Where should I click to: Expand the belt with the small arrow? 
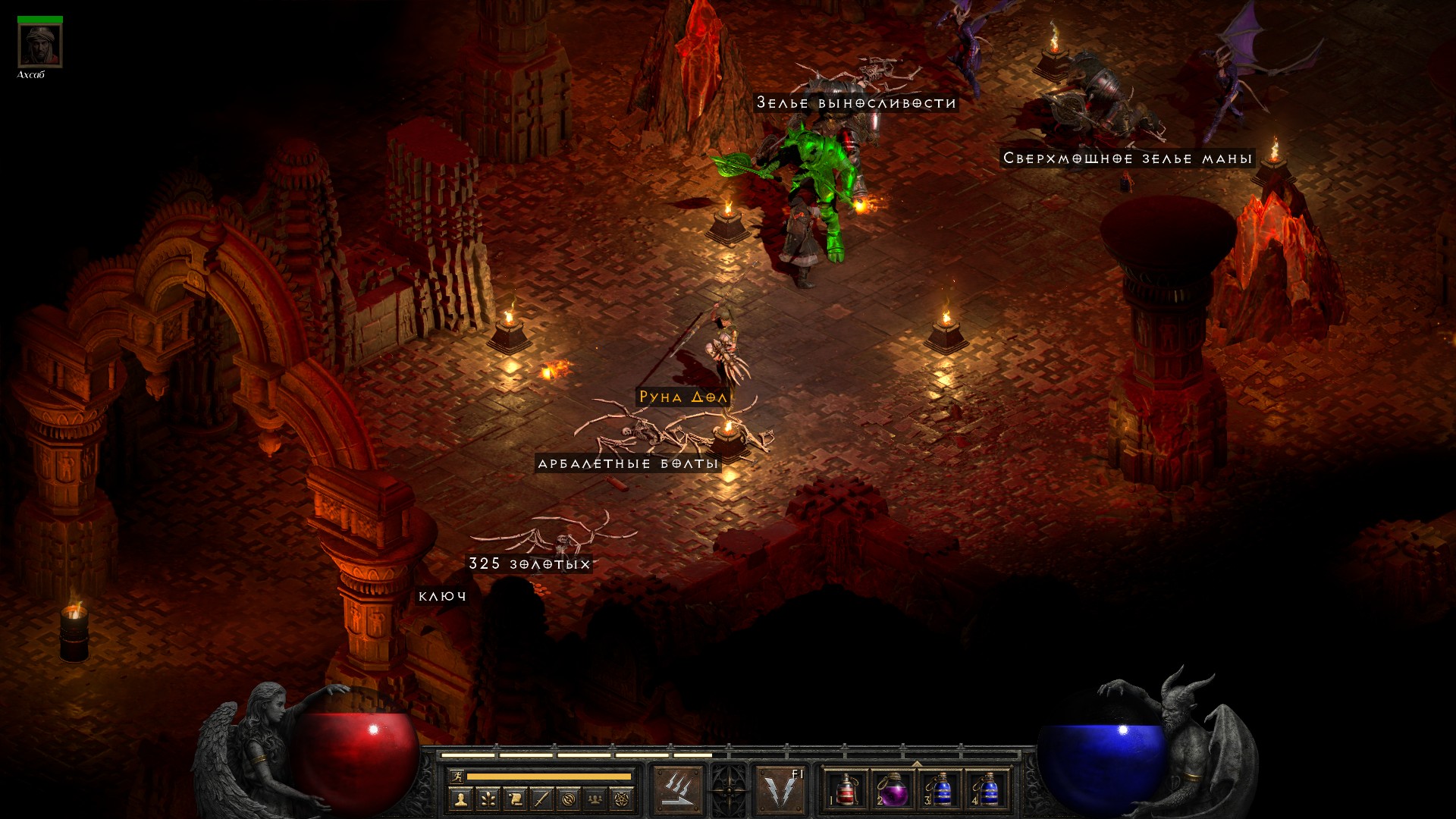[x=917, y=764]
